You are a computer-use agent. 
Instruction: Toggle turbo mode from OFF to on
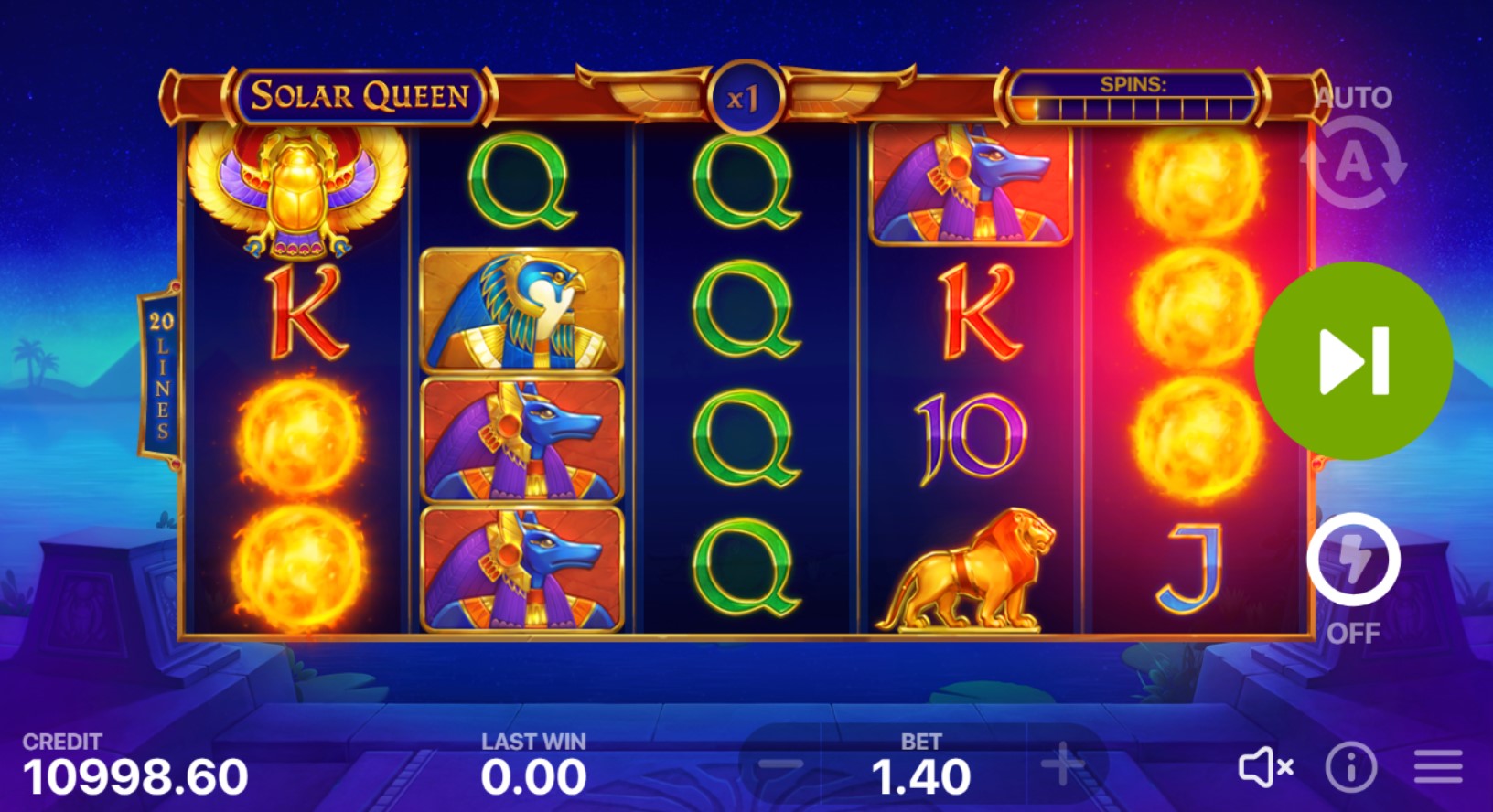click(1353, 572)
